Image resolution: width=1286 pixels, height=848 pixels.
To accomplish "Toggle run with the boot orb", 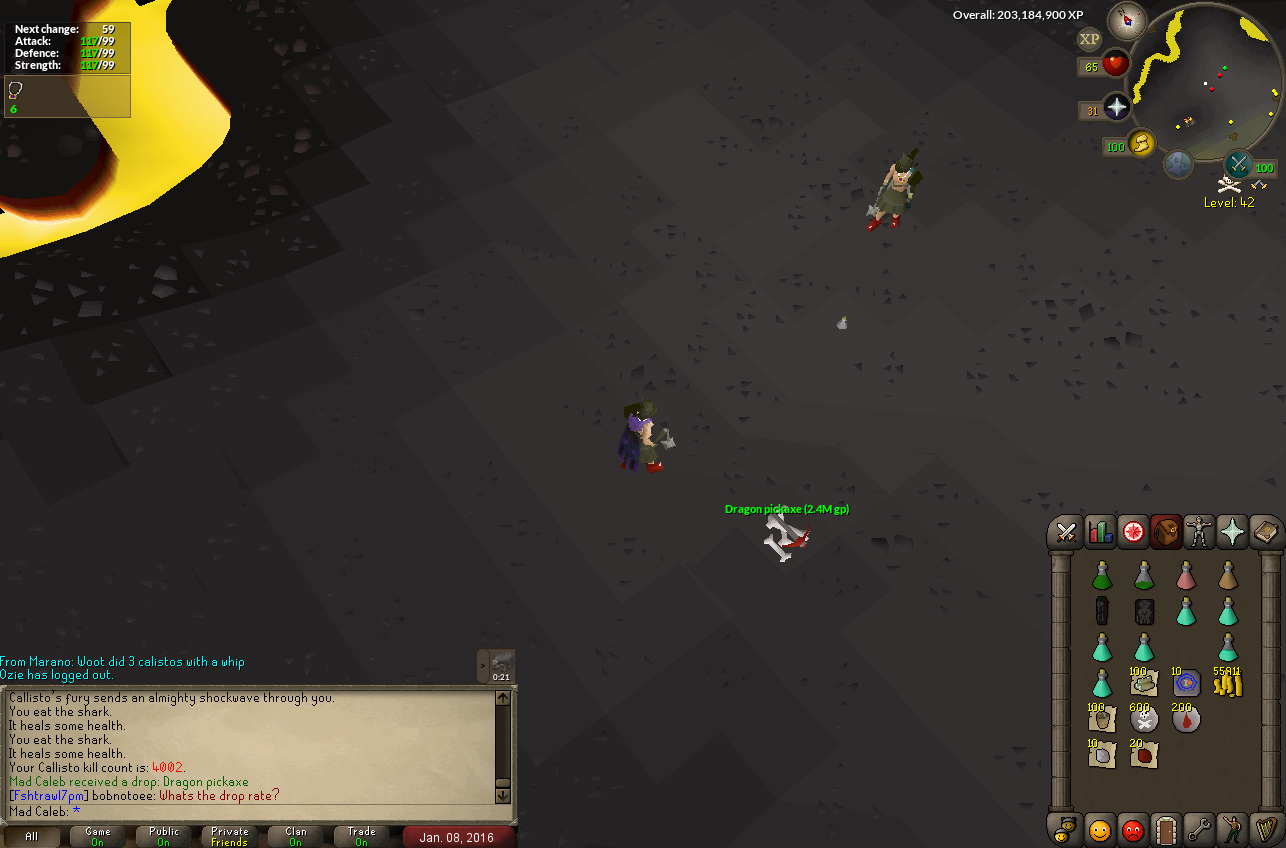I will (x=1140, y=144).
